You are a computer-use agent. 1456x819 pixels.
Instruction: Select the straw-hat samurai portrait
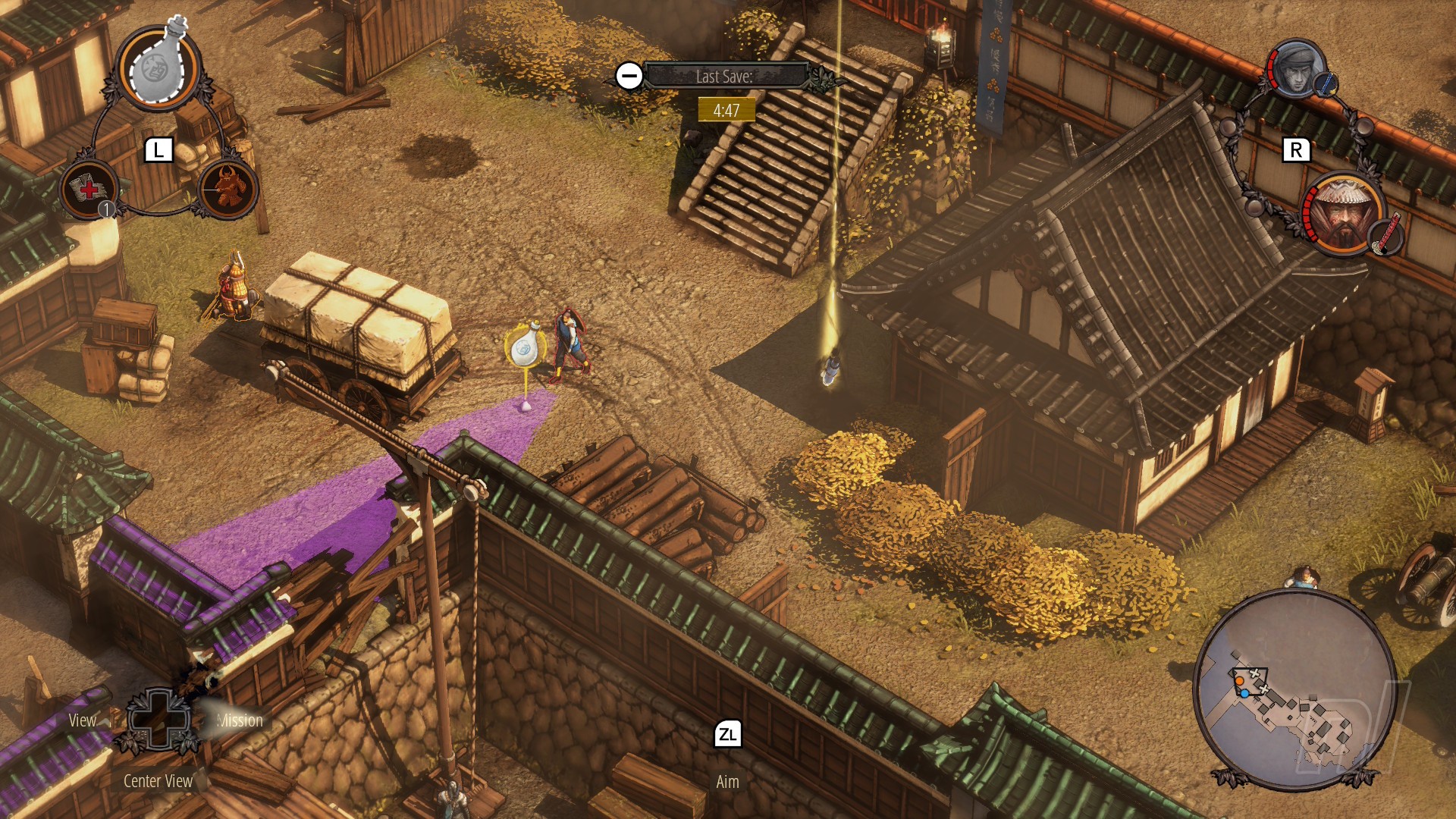point(1343,215)
